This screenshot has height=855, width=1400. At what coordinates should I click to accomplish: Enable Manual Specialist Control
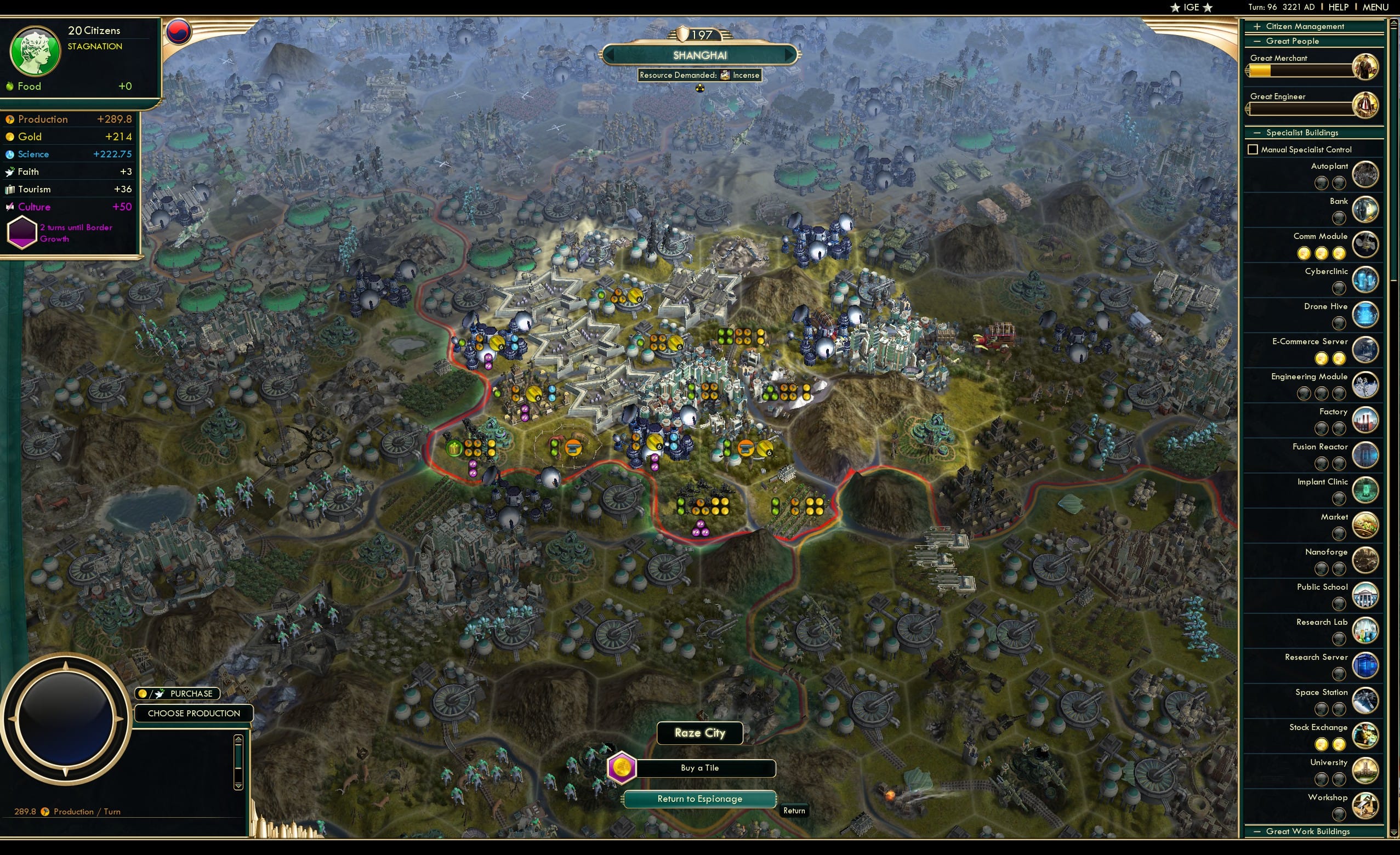(1253, 149)
